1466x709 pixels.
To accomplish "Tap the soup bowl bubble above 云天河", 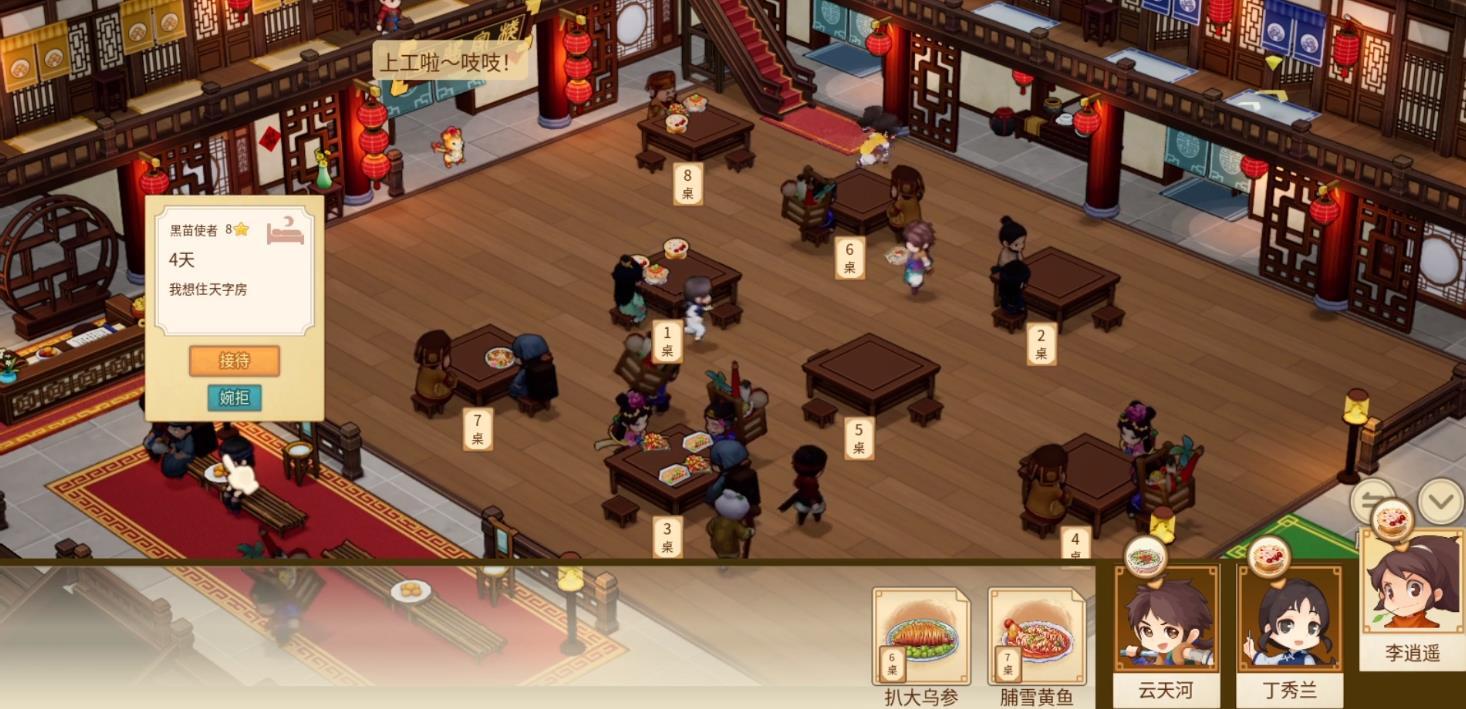I will [x=1146, y=556].
